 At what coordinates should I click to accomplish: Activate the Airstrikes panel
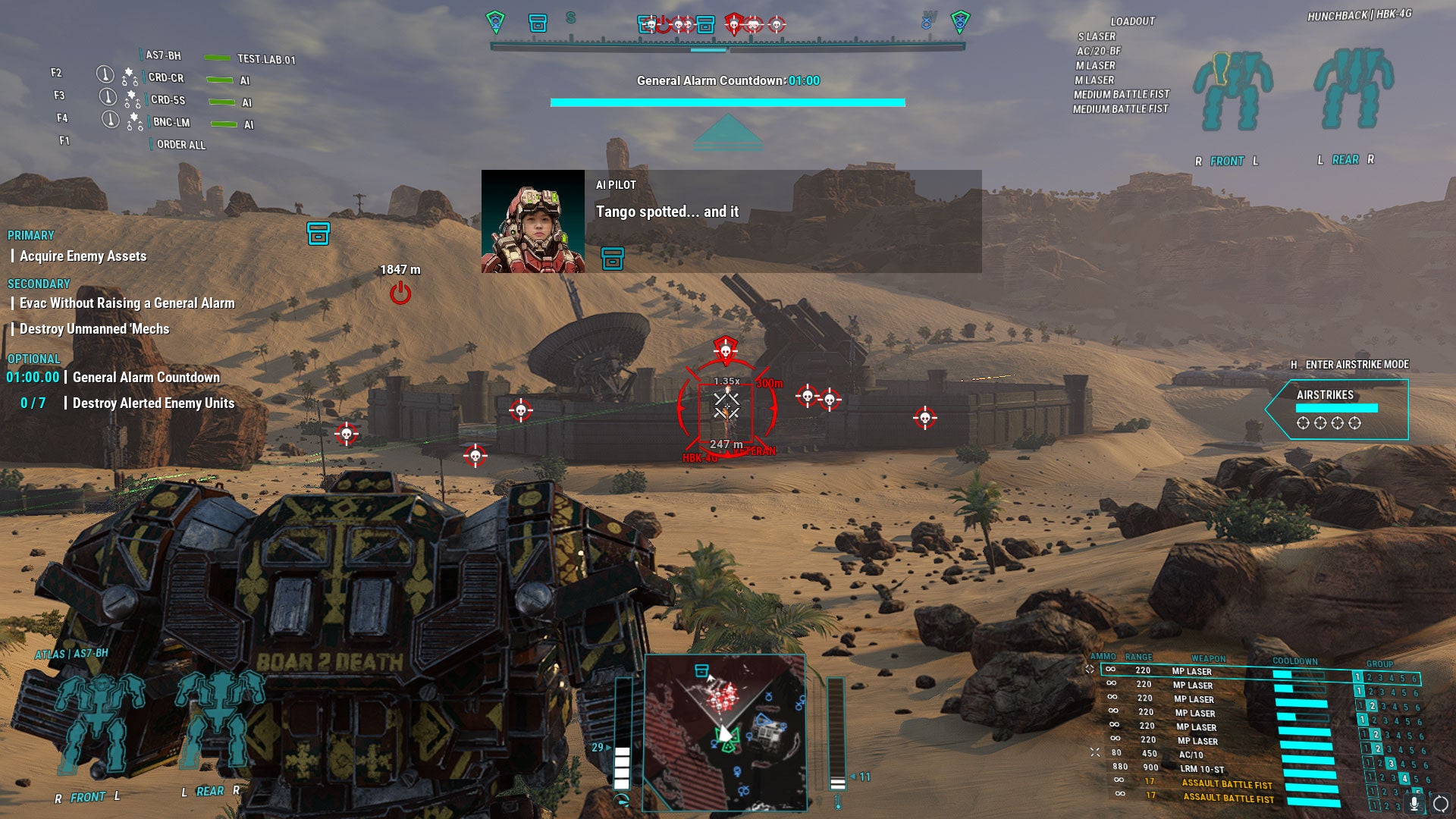coord(1338,409)
